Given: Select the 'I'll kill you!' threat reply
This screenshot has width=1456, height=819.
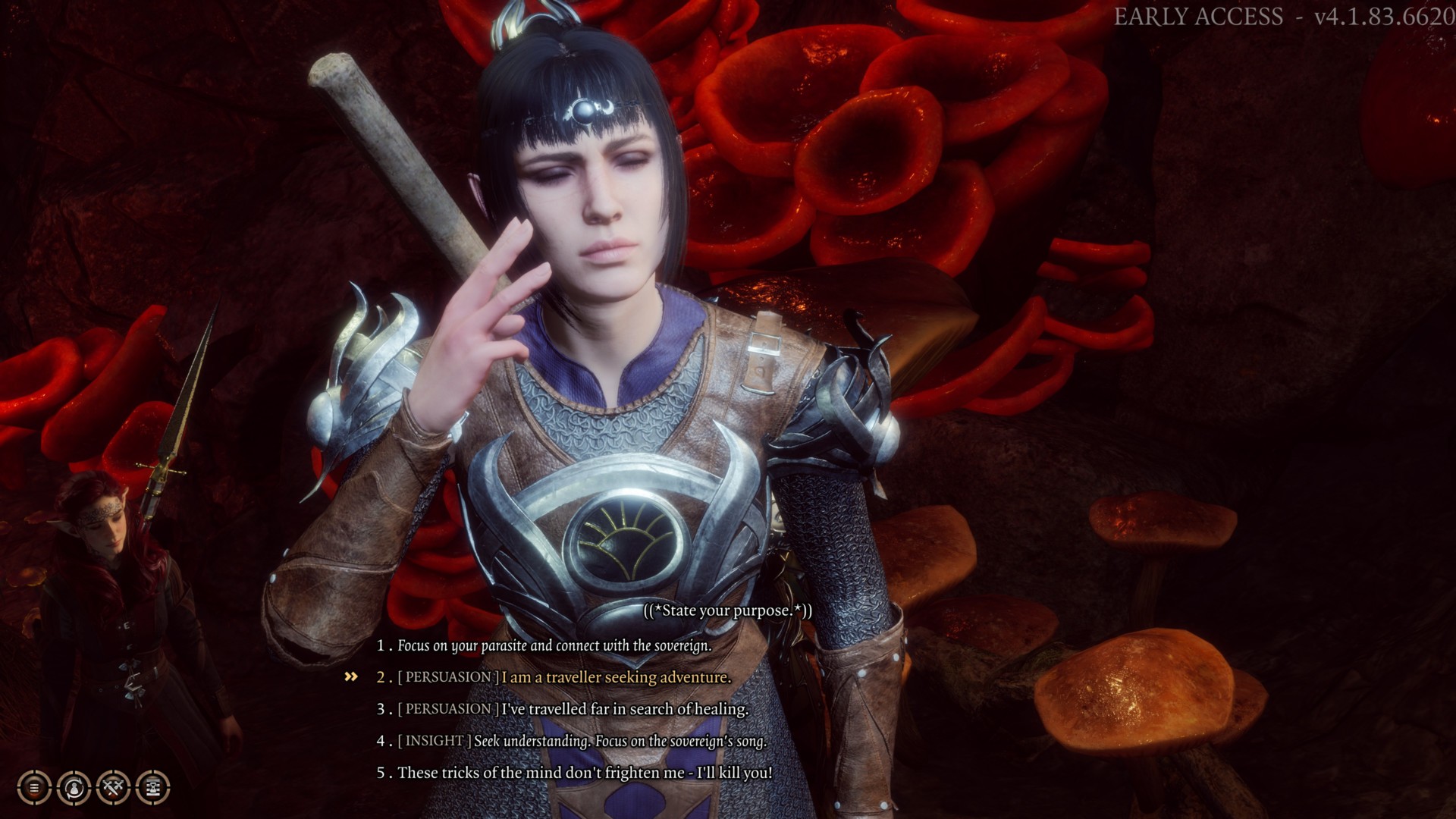Looking at the screenshot, I should [585, 773].
